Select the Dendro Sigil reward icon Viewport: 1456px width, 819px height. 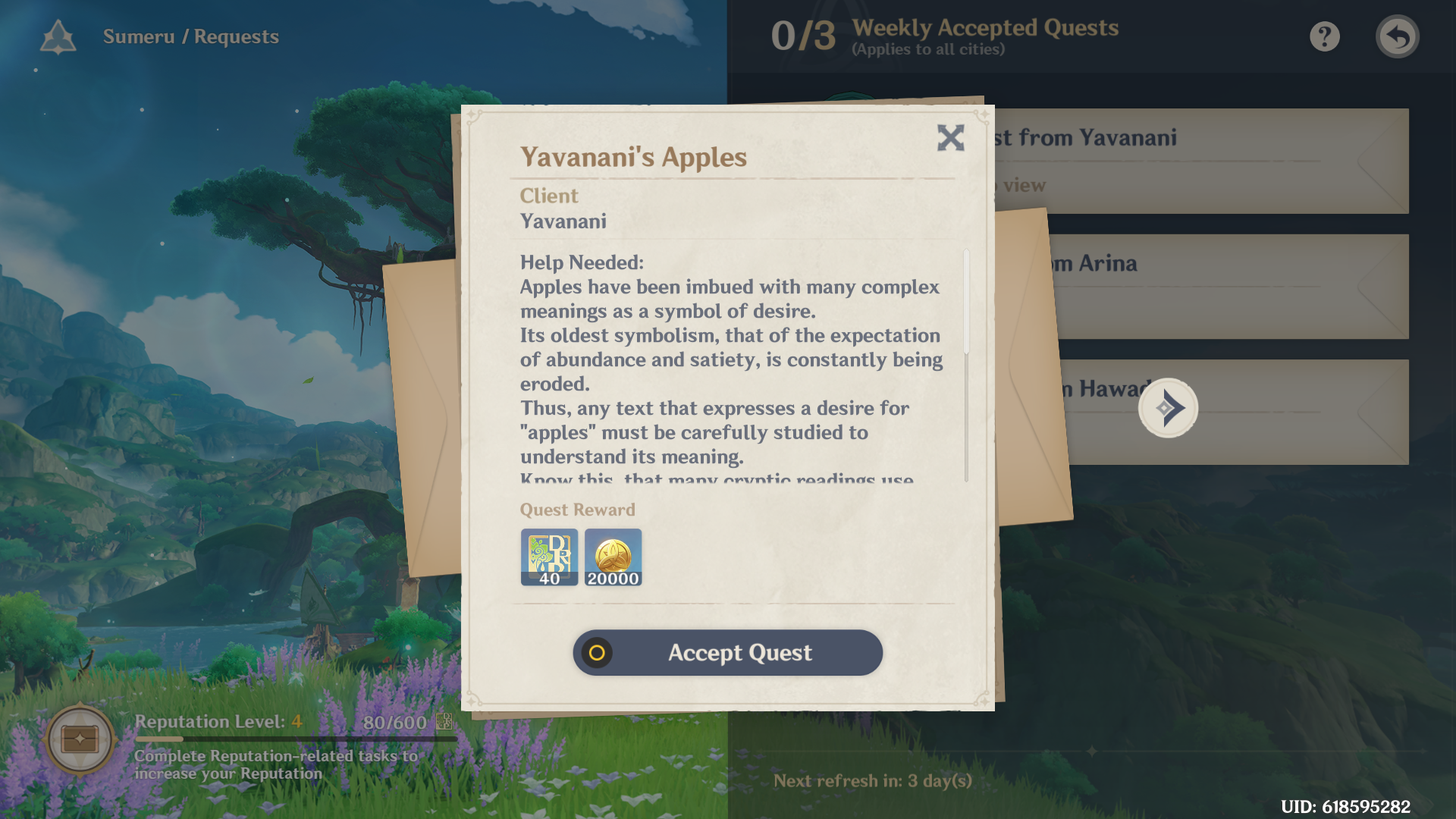coord(549,557)
